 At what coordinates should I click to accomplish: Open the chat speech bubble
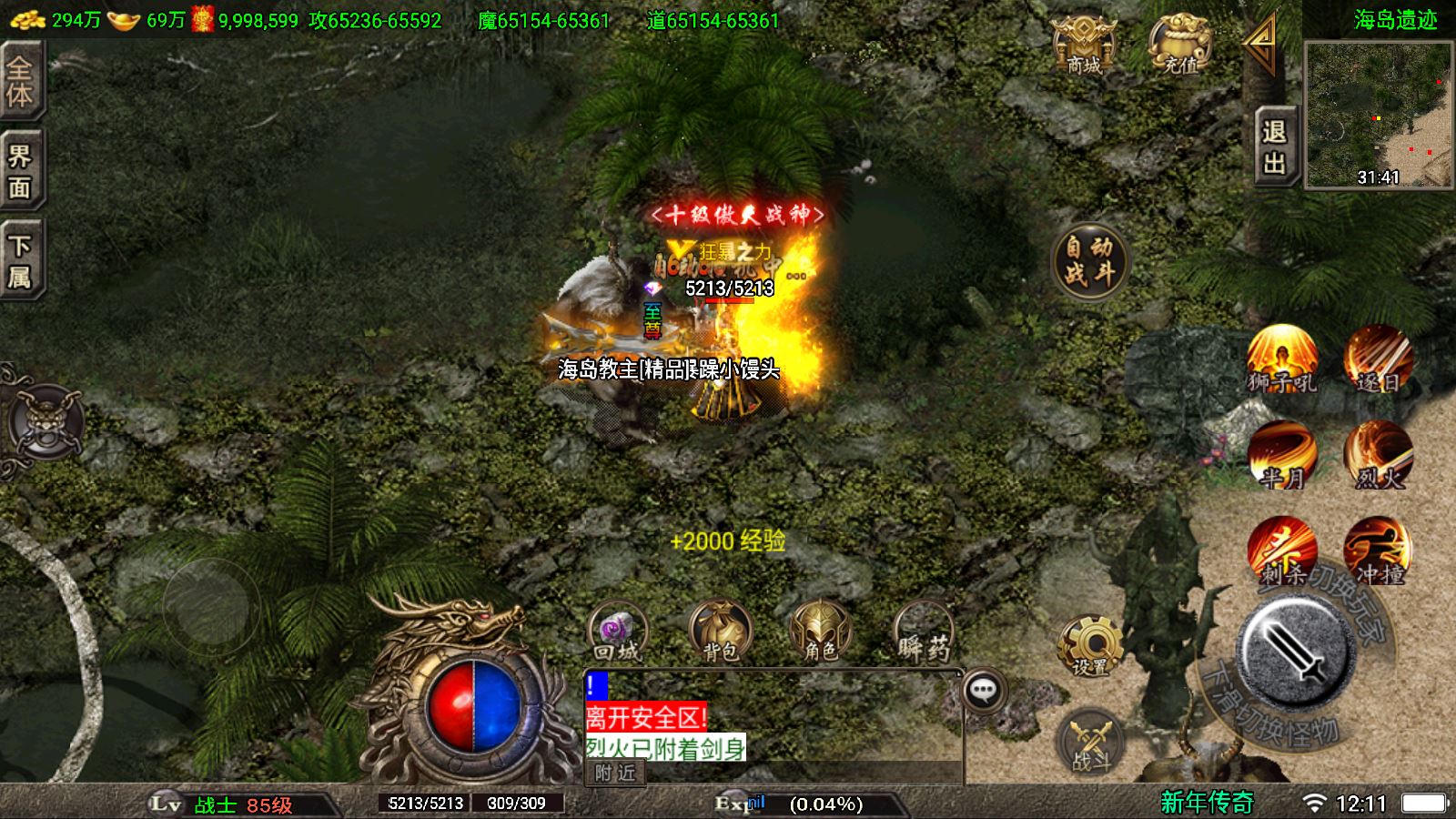(983, 691)
